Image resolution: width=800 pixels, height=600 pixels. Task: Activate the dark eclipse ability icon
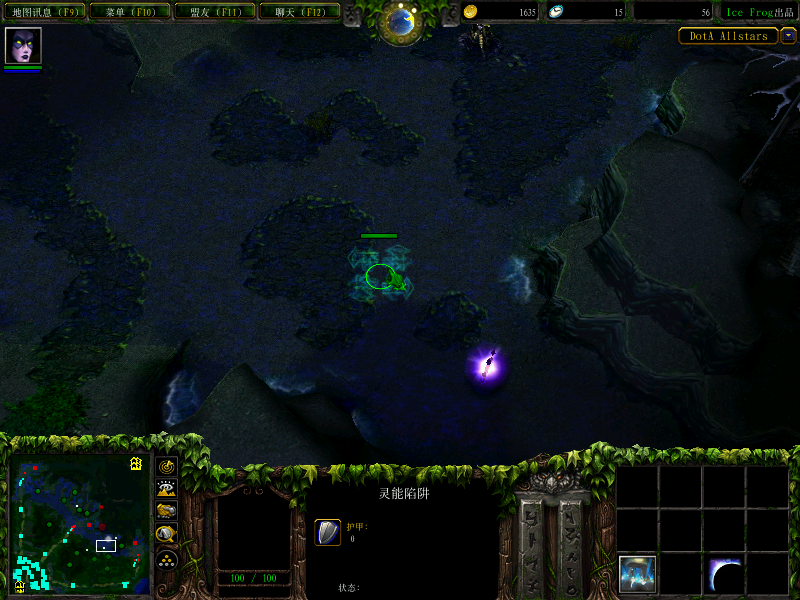(724, 574)
